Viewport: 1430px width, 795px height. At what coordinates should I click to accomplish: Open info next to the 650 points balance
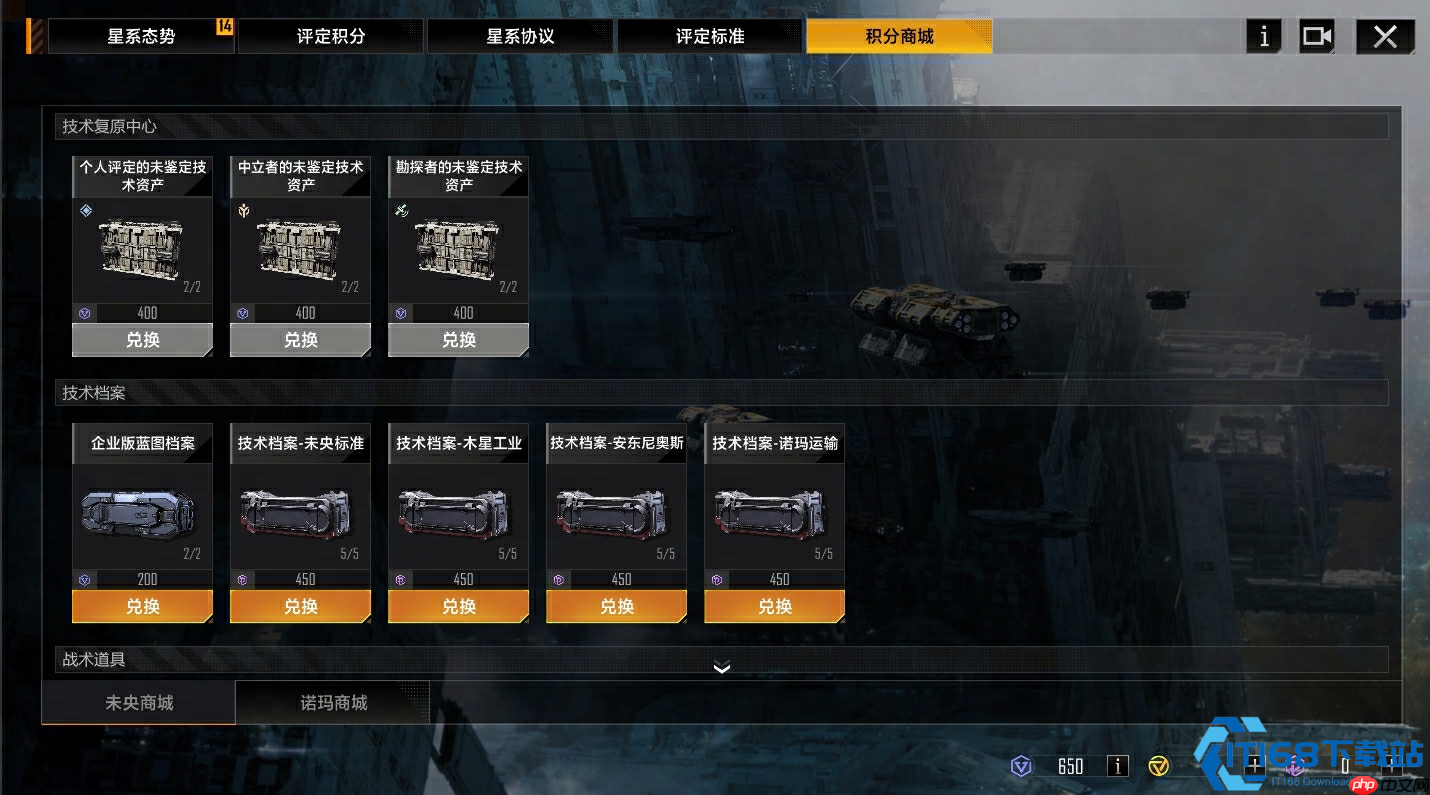tap(1118, 766)
